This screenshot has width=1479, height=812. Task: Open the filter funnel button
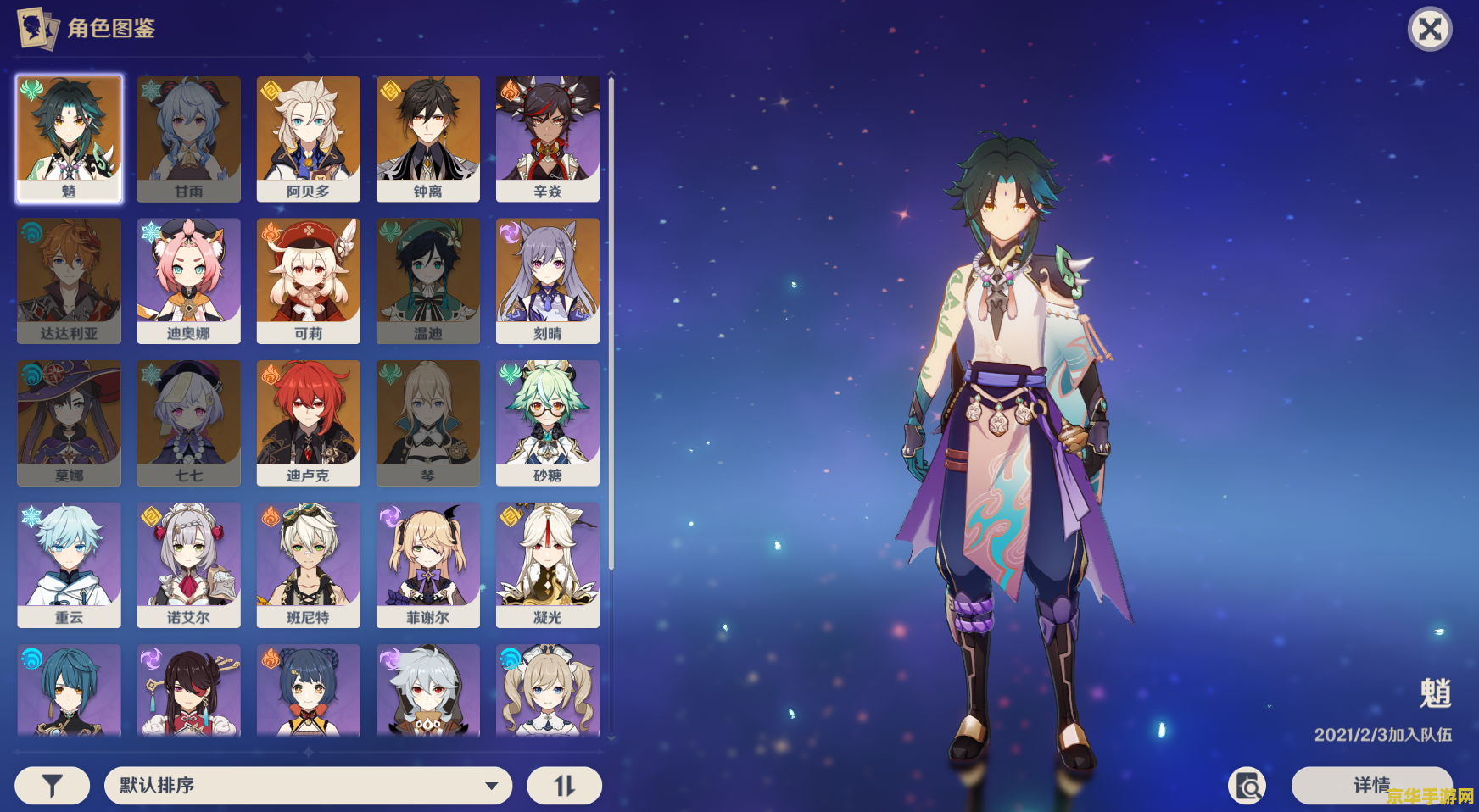pos(53,786)
